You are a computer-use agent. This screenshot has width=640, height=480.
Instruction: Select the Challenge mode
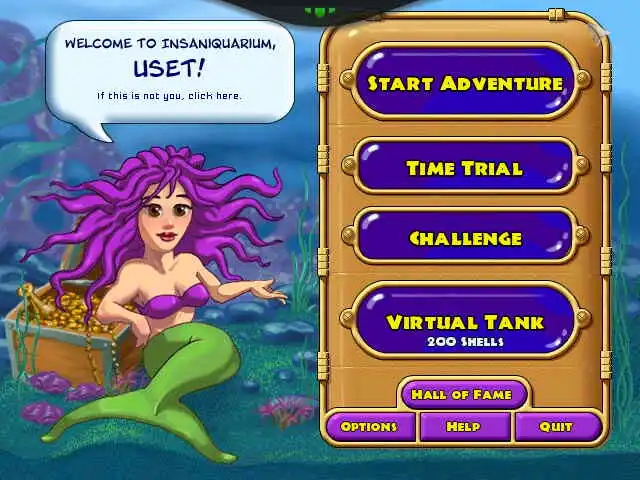tap(465, 238)
